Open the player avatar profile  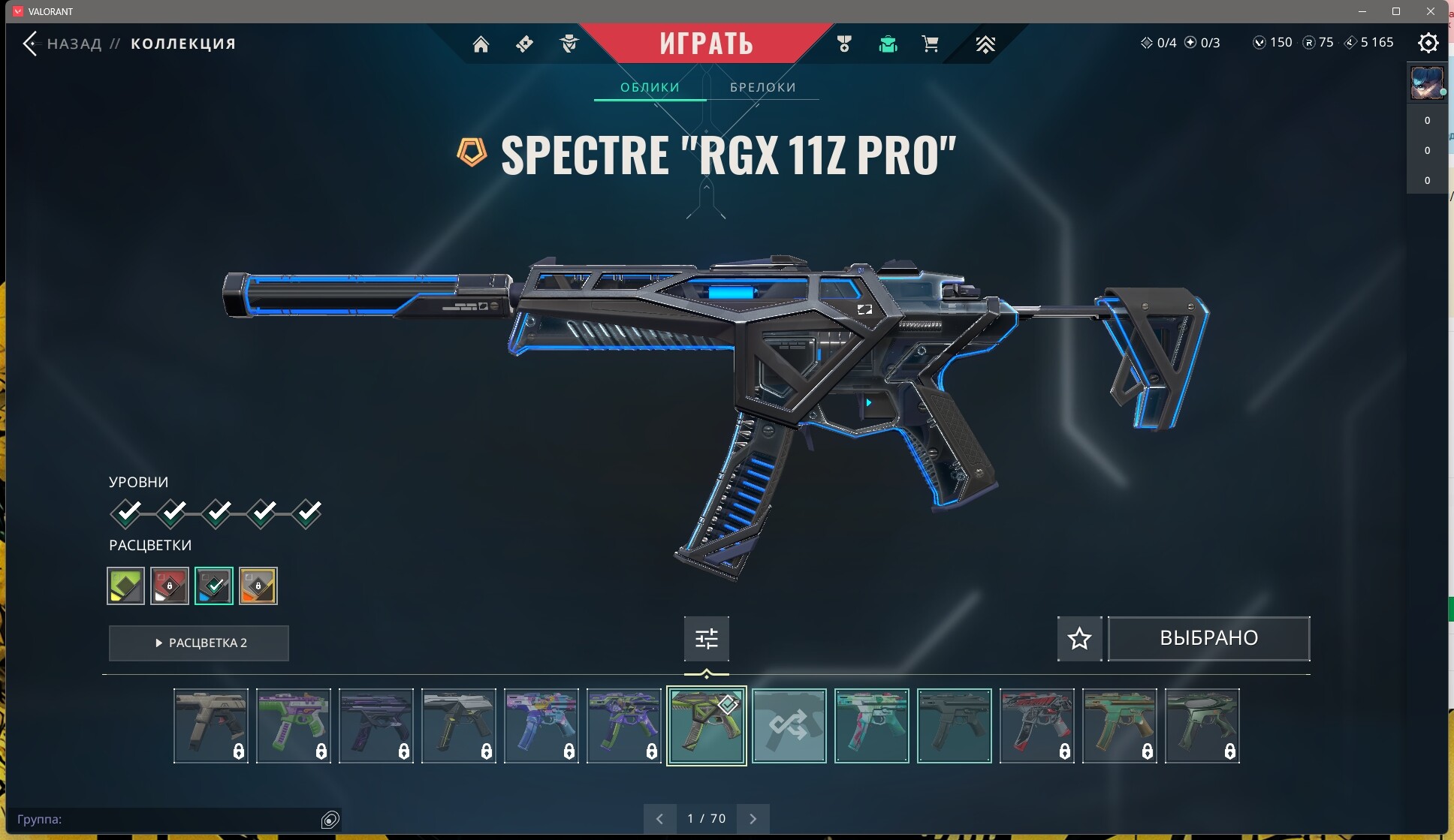[x=1426, y=83]
